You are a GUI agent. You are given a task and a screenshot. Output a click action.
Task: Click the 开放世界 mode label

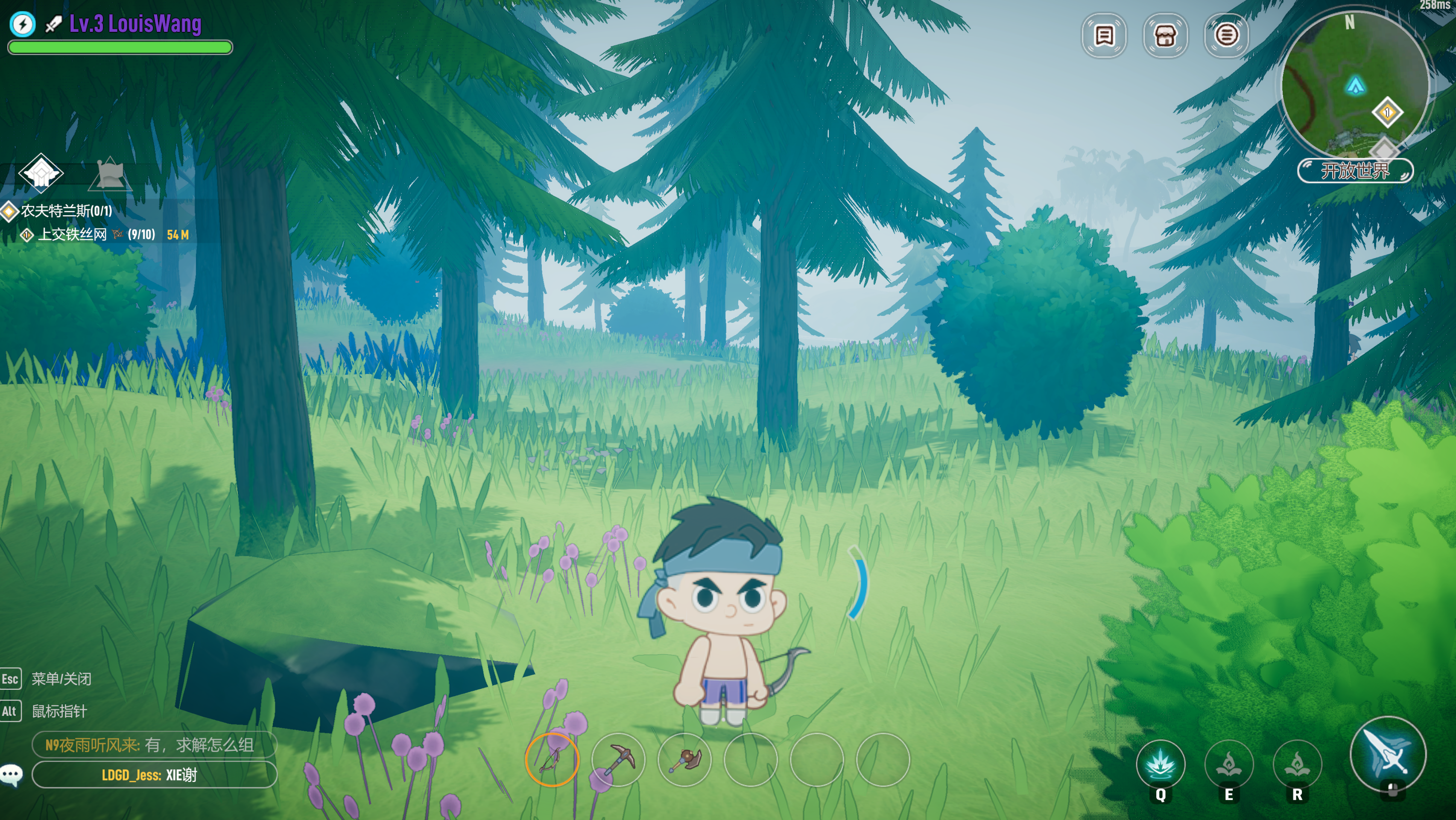pyautogui.click(x=1354, y=171)
